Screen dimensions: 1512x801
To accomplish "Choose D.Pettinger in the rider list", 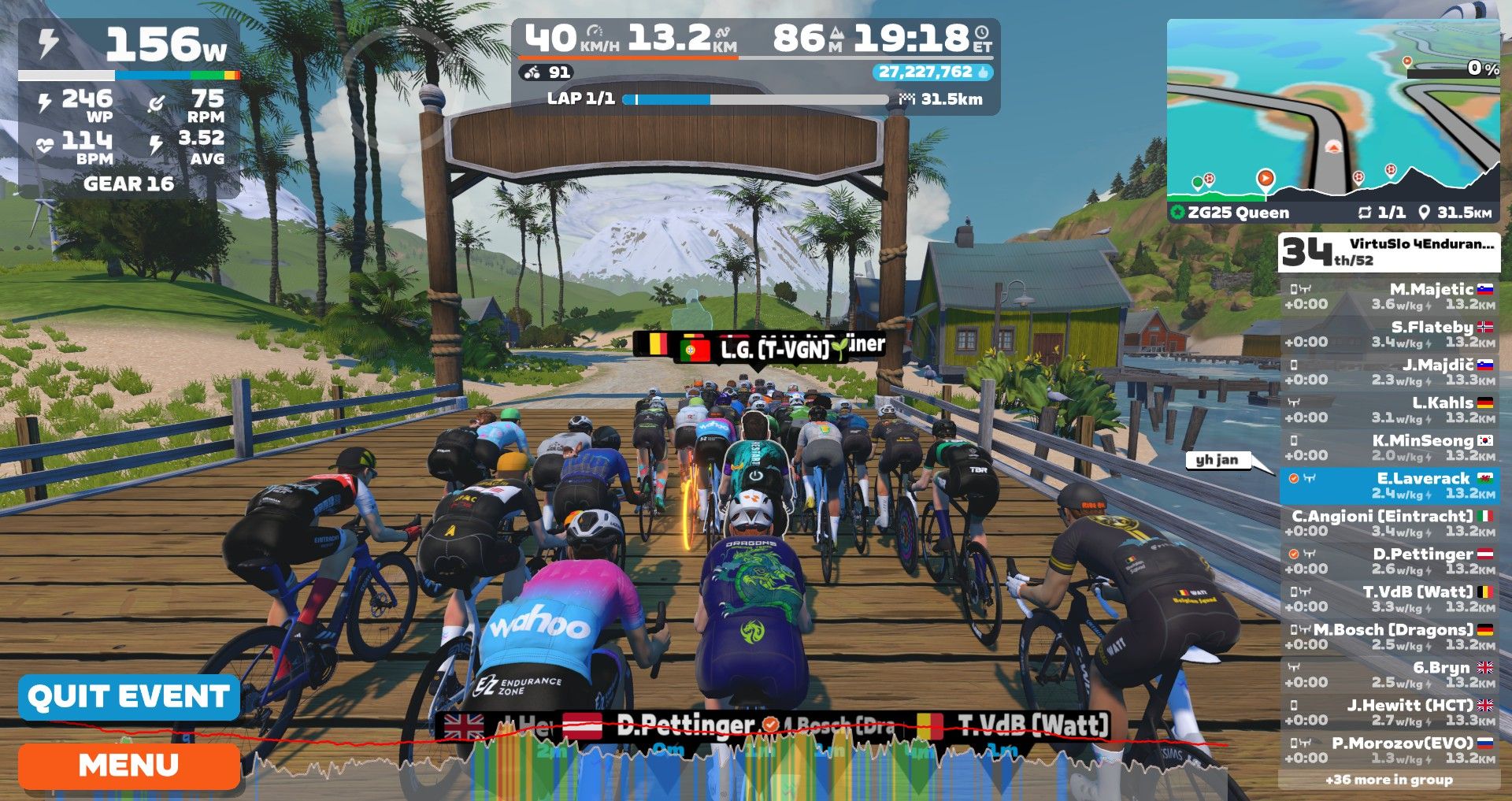I will [1389, 561].
